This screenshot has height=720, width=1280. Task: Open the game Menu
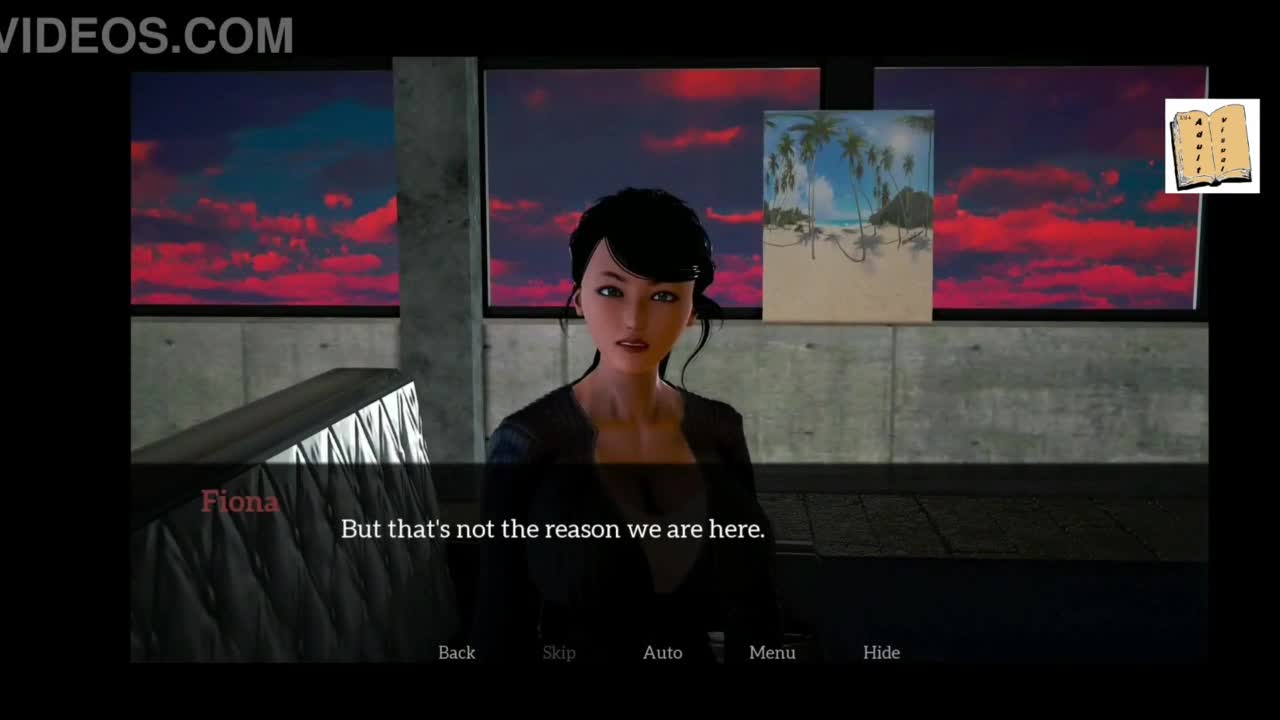[x=772, y=652]
